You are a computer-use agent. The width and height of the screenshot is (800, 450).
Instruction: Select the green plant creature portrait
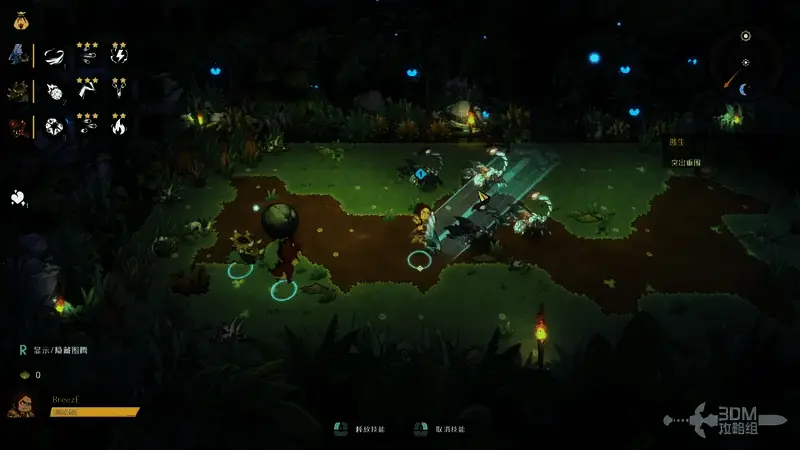tap(19, 92)
